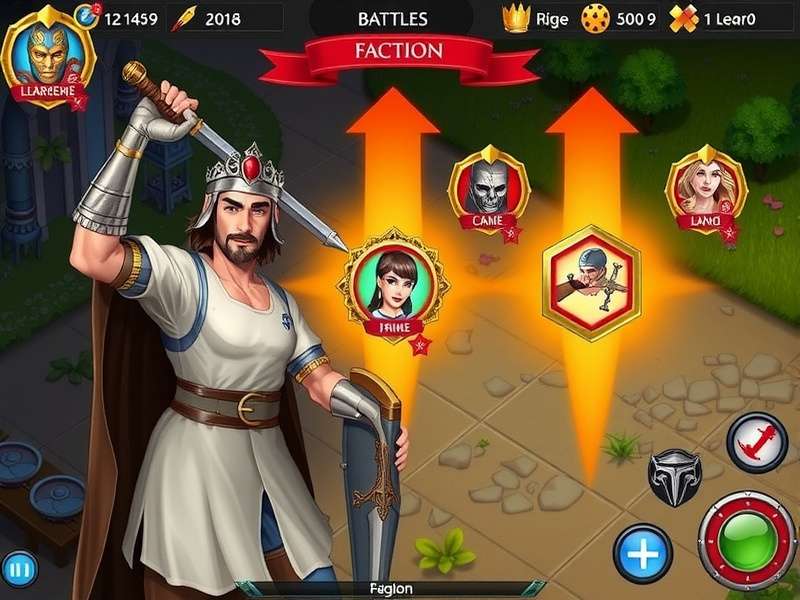
Task: Open the gold crown Rige indicator
Action: tap(516, 19)
